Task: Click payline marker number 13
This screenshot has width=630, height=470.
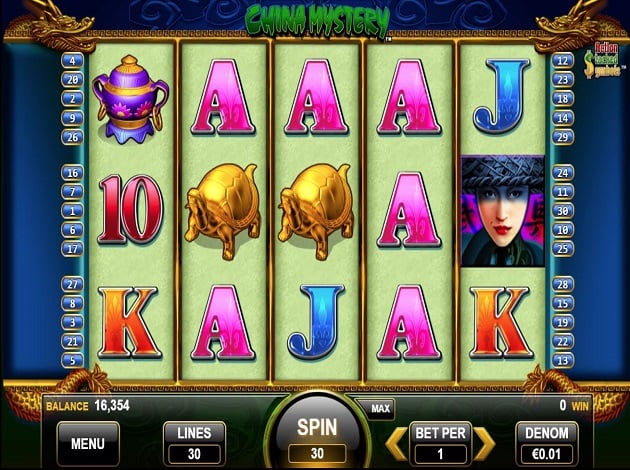Action: tap(561, 360)
